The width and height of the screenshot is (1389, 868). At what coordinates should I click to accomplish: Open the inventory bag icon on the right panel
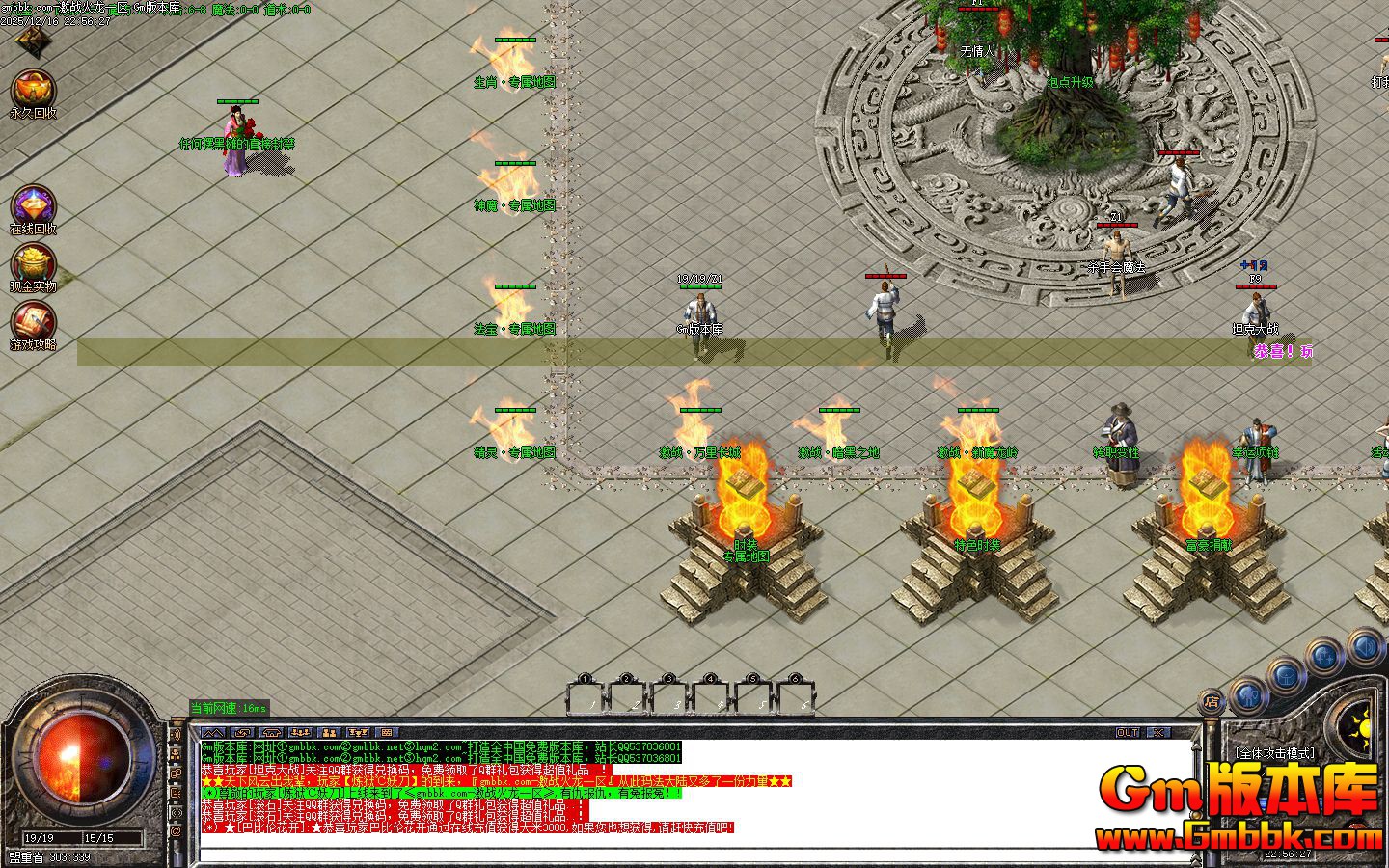click(1287, 676)
